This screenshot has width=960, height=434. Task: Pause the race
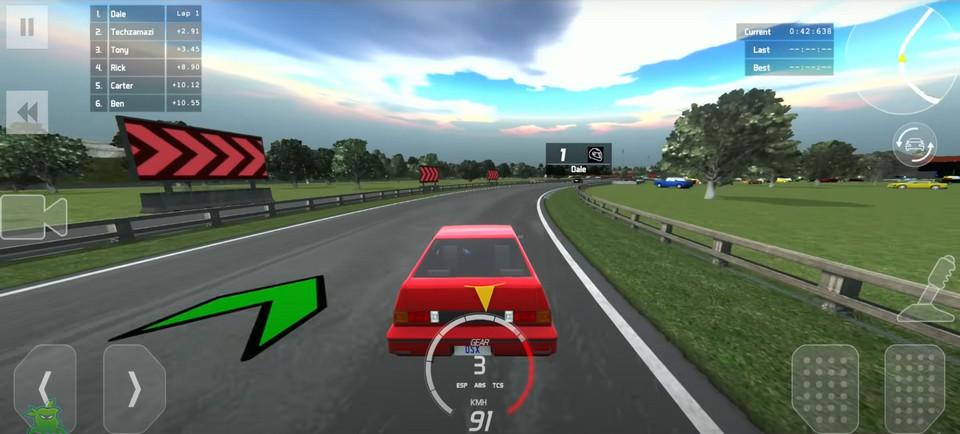point(27,27)
